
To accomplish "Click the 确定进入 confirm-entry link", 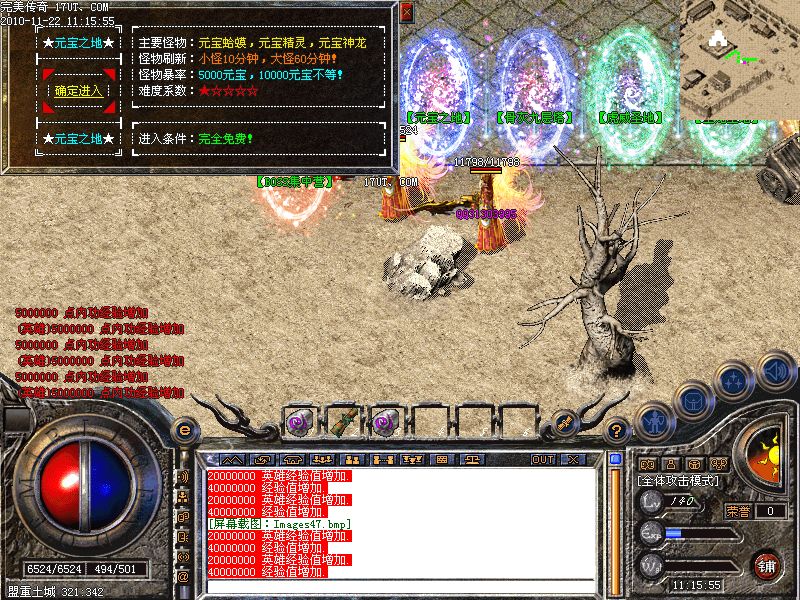I will click(78, 91).
